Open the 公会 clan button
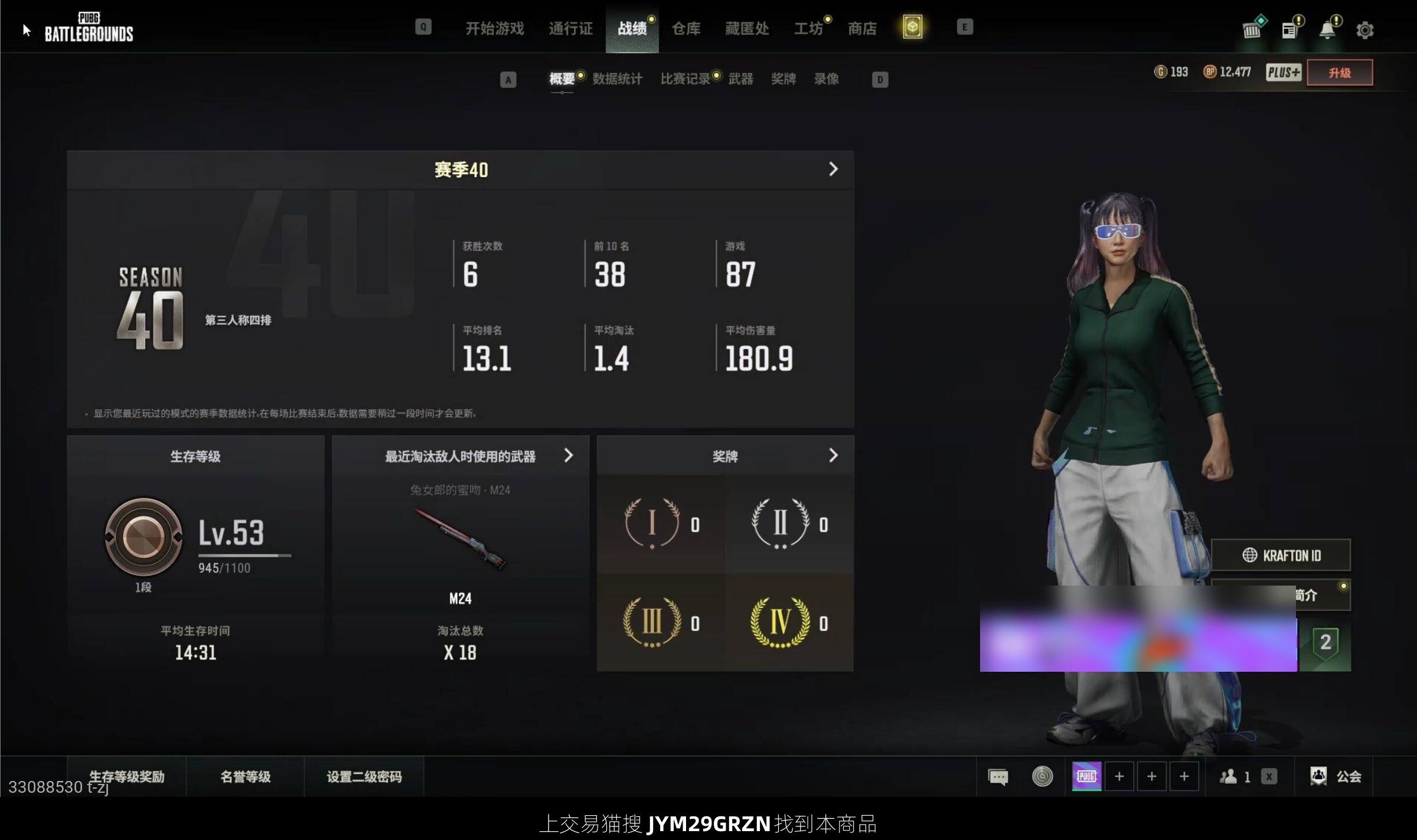1417x840 pixels. tap(1336, 776)
